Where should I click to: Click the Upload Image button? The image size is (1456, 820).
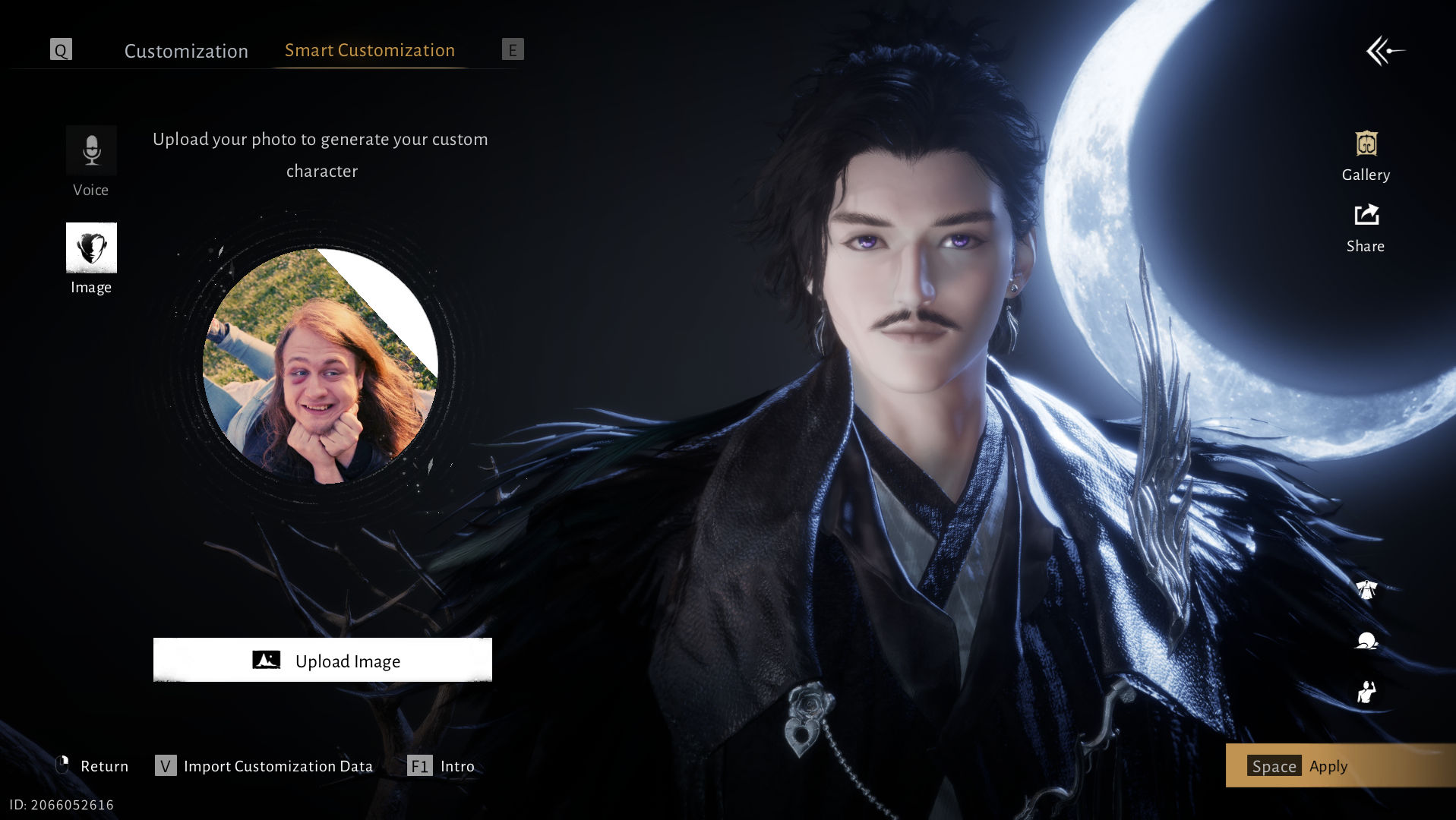pos(322,661)
